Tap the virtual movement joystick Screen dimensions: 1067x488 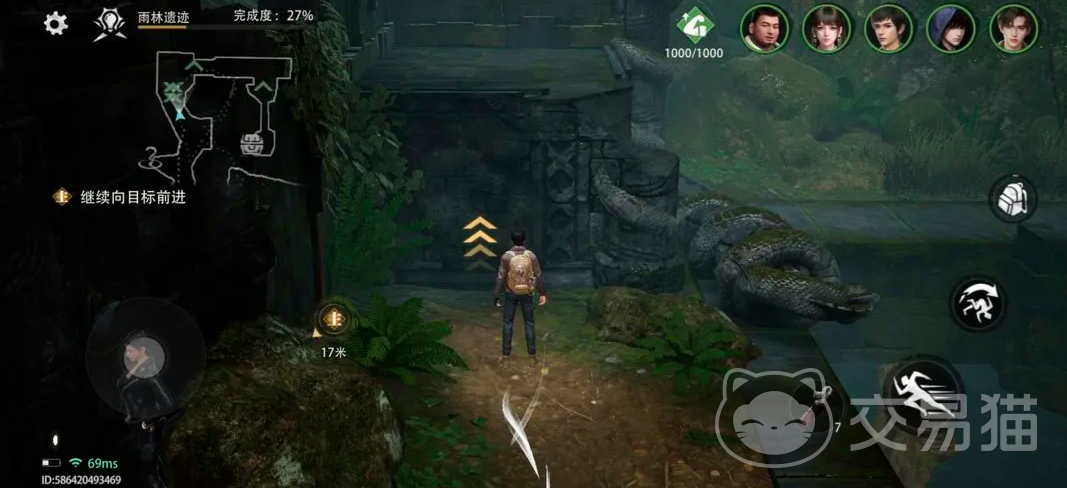pos(145,355)
